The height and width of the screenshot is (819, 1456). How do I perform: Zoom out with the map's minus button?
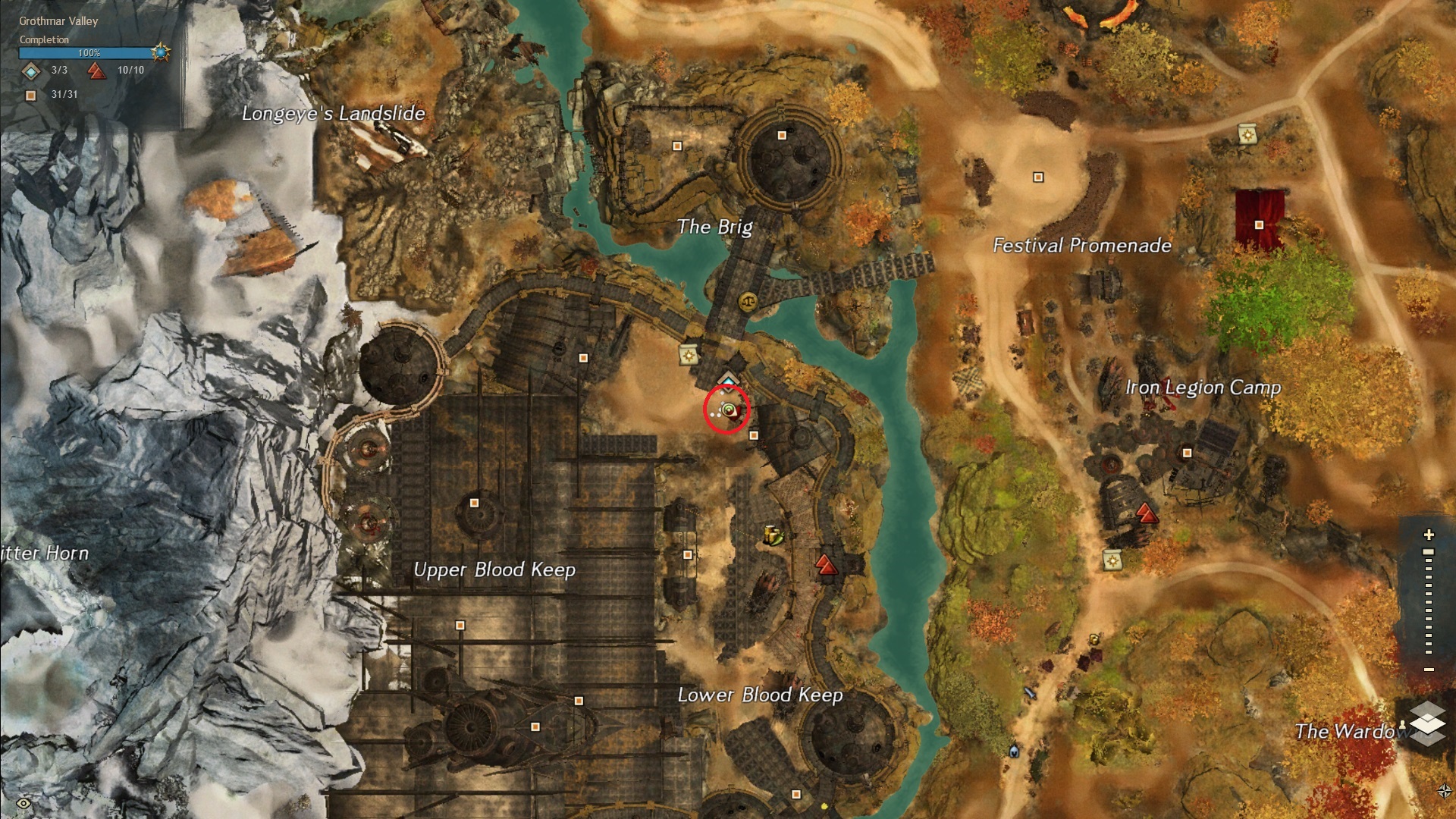(1429, 670)
